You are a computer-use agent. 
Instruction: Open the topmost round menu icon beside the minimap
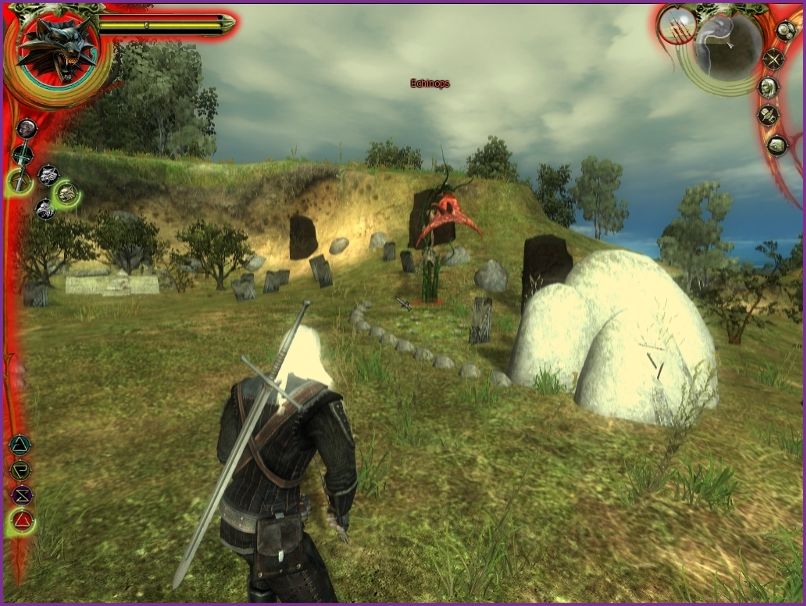click(785, 30)
